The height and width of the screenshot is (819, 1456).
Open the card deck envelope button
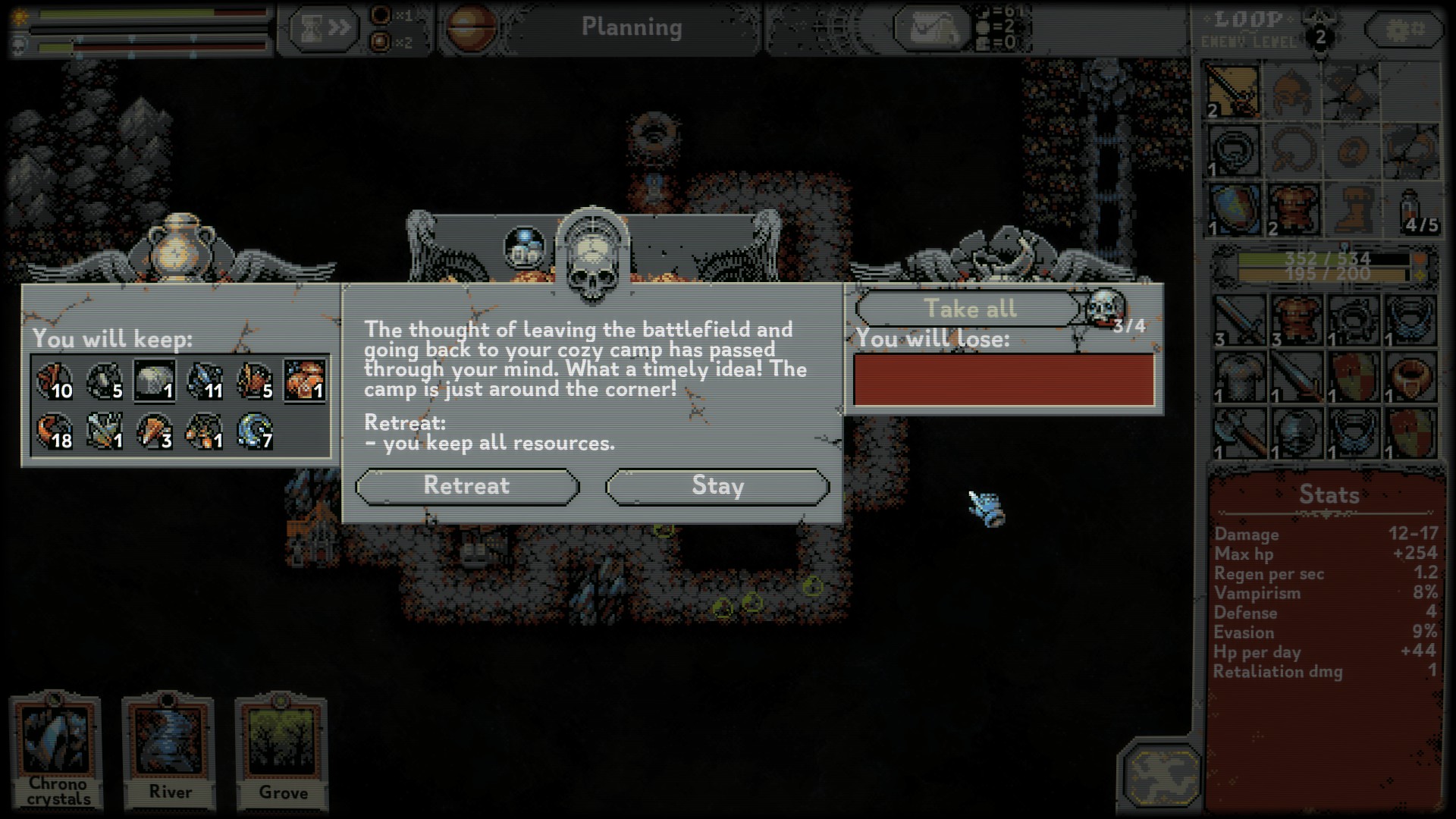point(931,29)
